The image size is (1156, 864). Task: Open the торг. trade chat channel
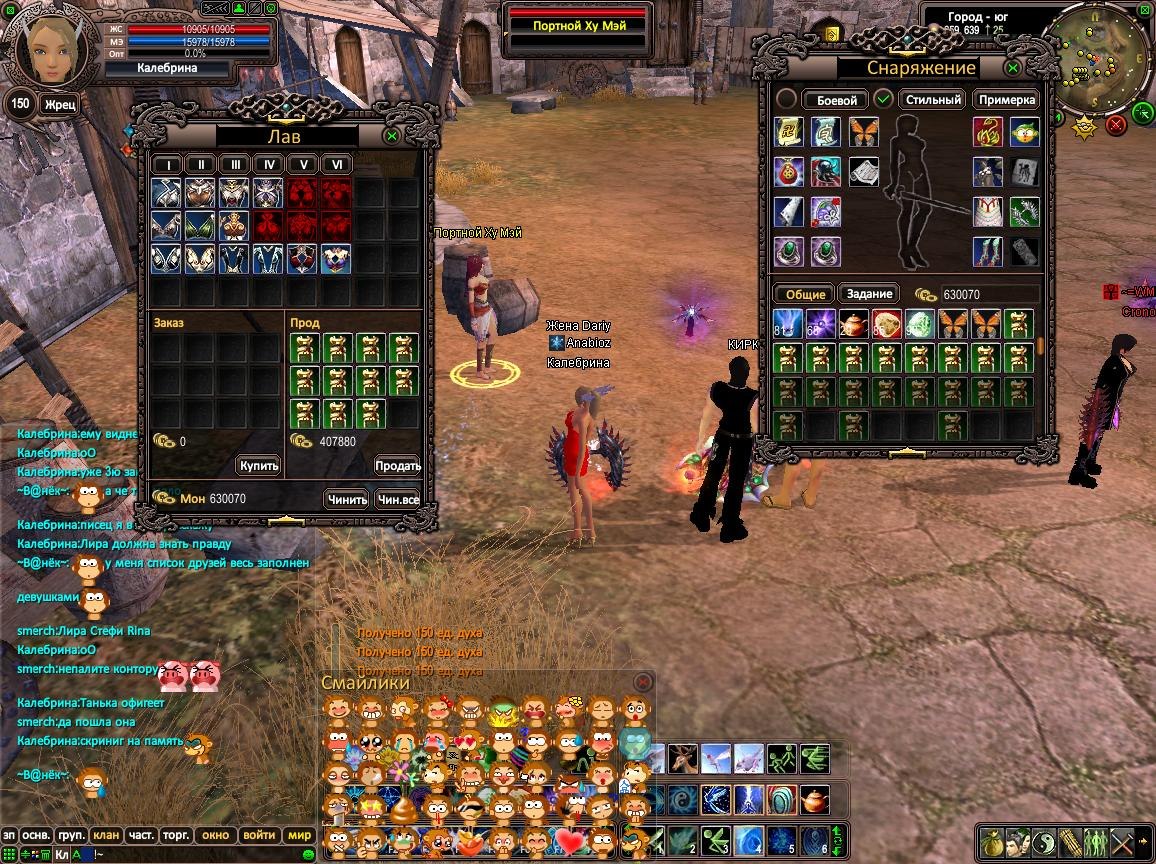tap(177, 835)
